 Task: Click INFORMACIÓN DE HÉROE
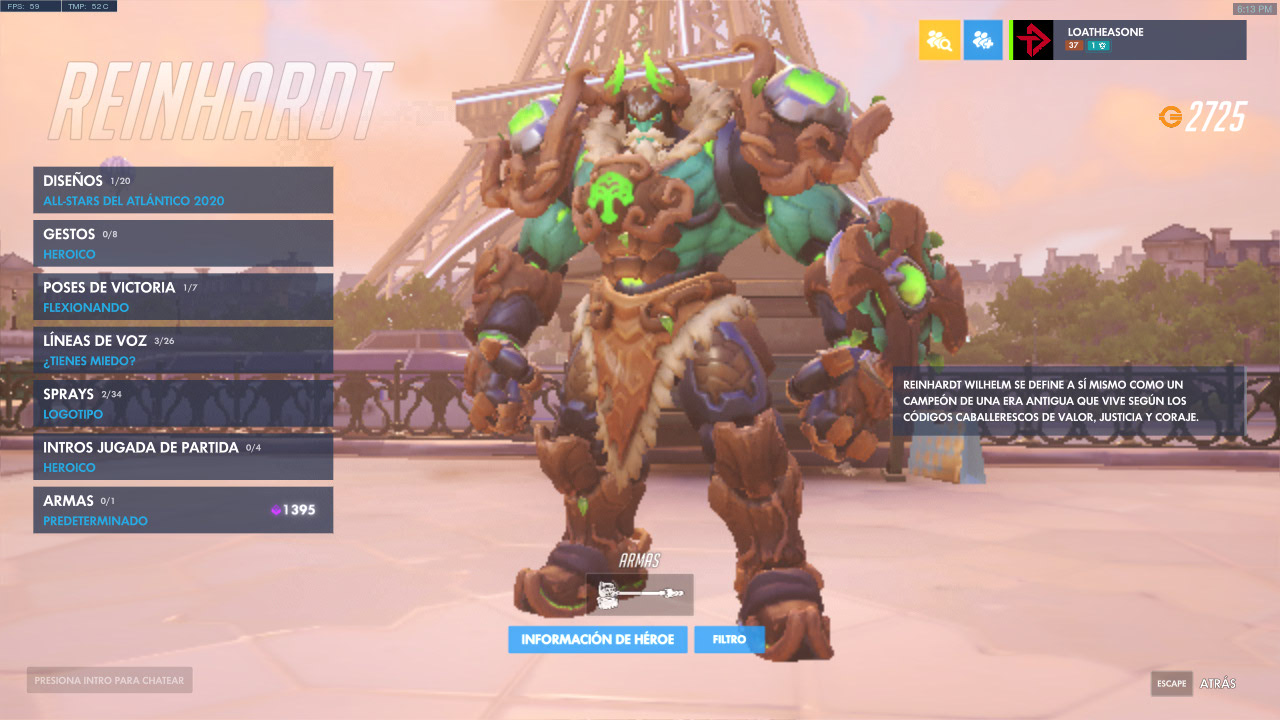click(x=598, y=639)
